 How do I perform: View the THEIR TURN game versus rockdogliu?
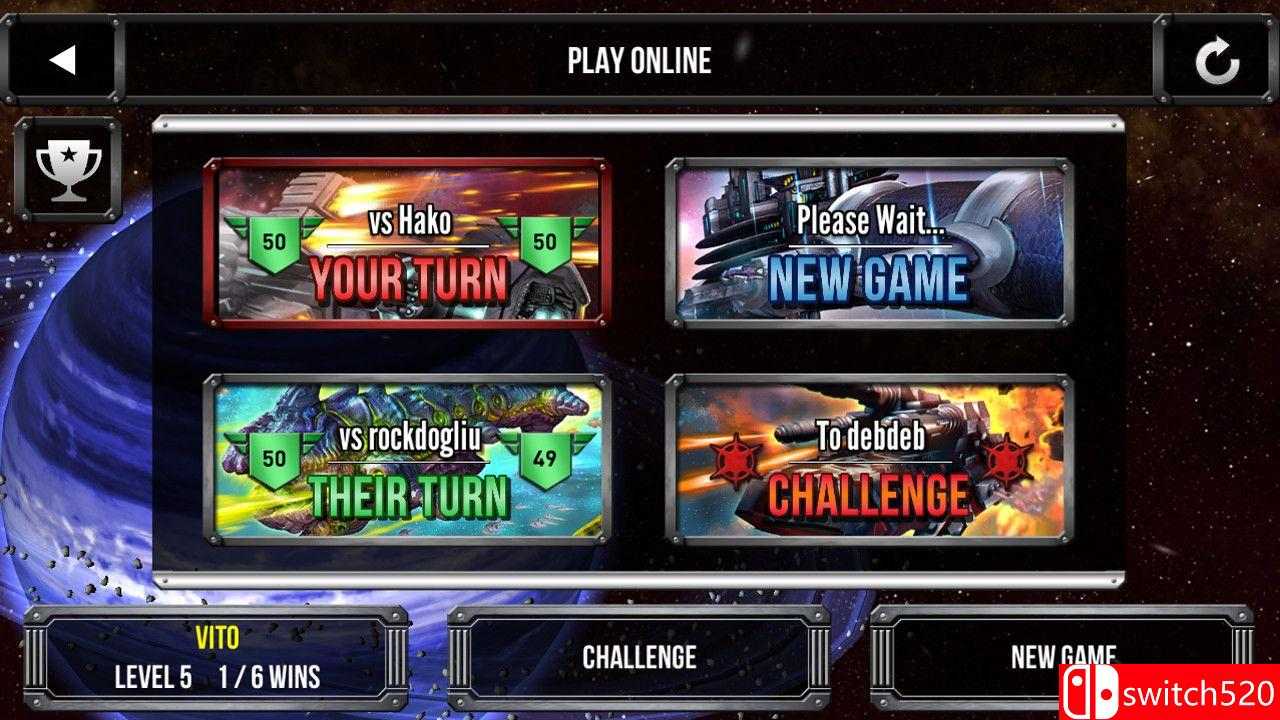pos(406,460)
